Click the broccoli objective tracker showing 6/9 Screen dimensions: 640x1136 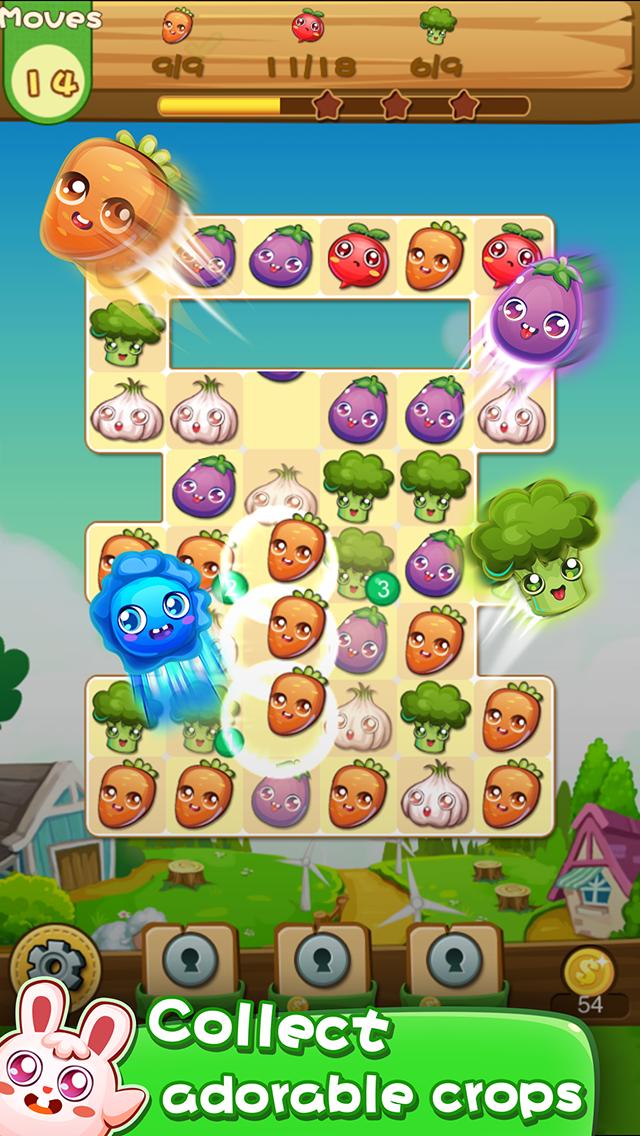pyautogui.click(x=437, y=42)
